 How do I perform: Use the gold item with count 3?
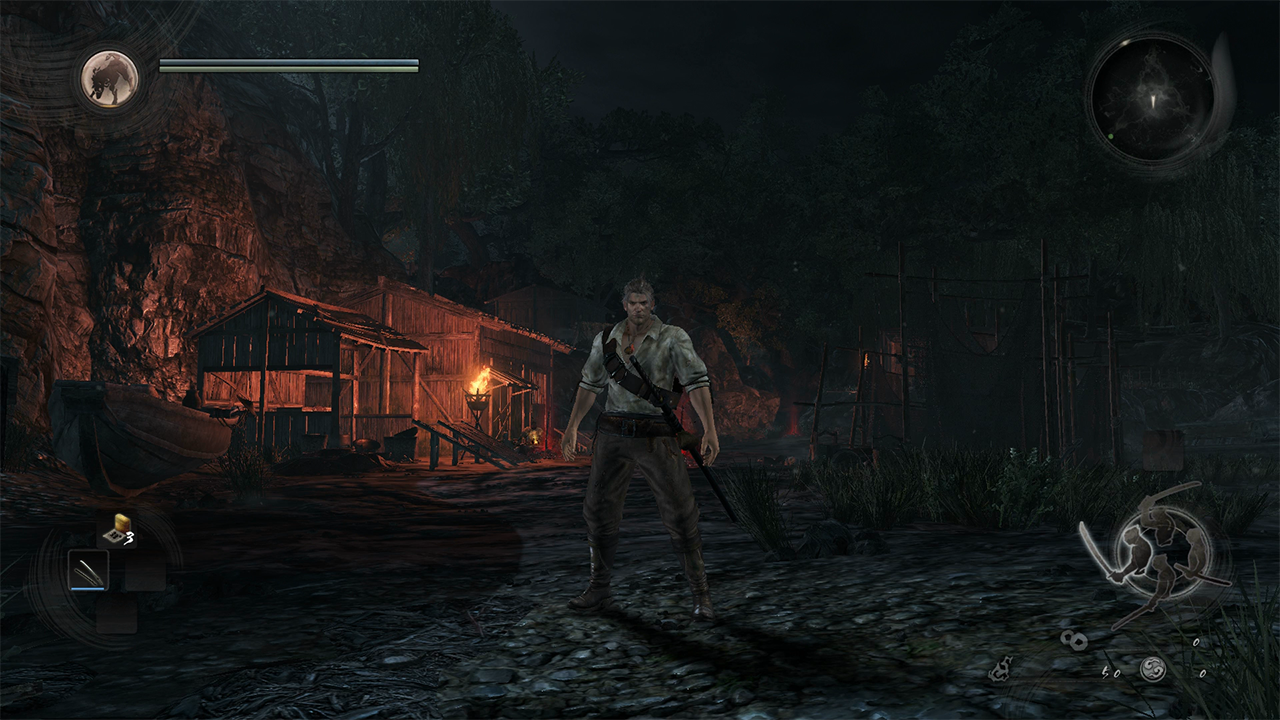tap(119, 531)
